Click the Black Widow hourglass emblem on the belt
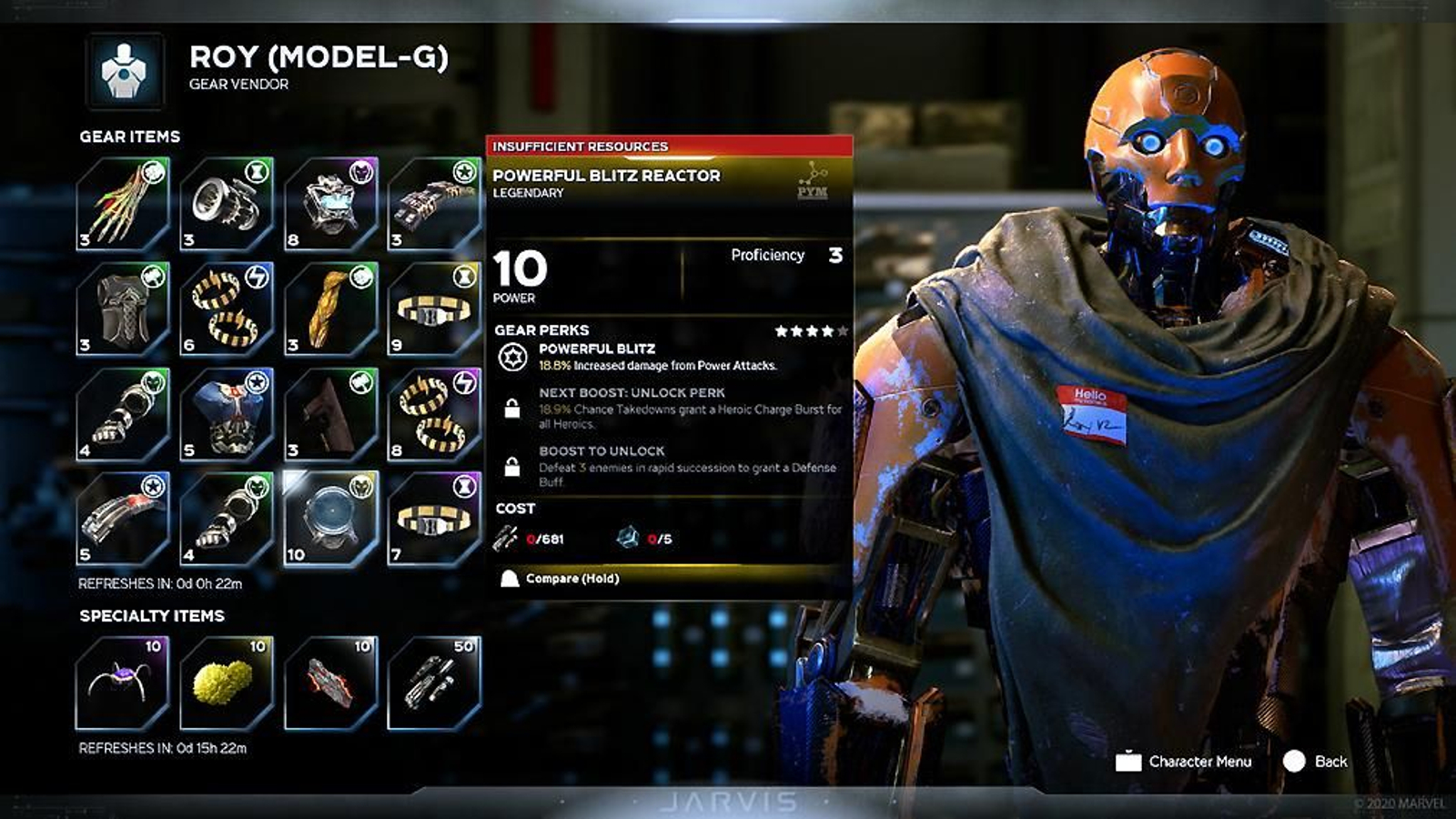Screen dimensions: 1456x819 click(x=463, y=277)
